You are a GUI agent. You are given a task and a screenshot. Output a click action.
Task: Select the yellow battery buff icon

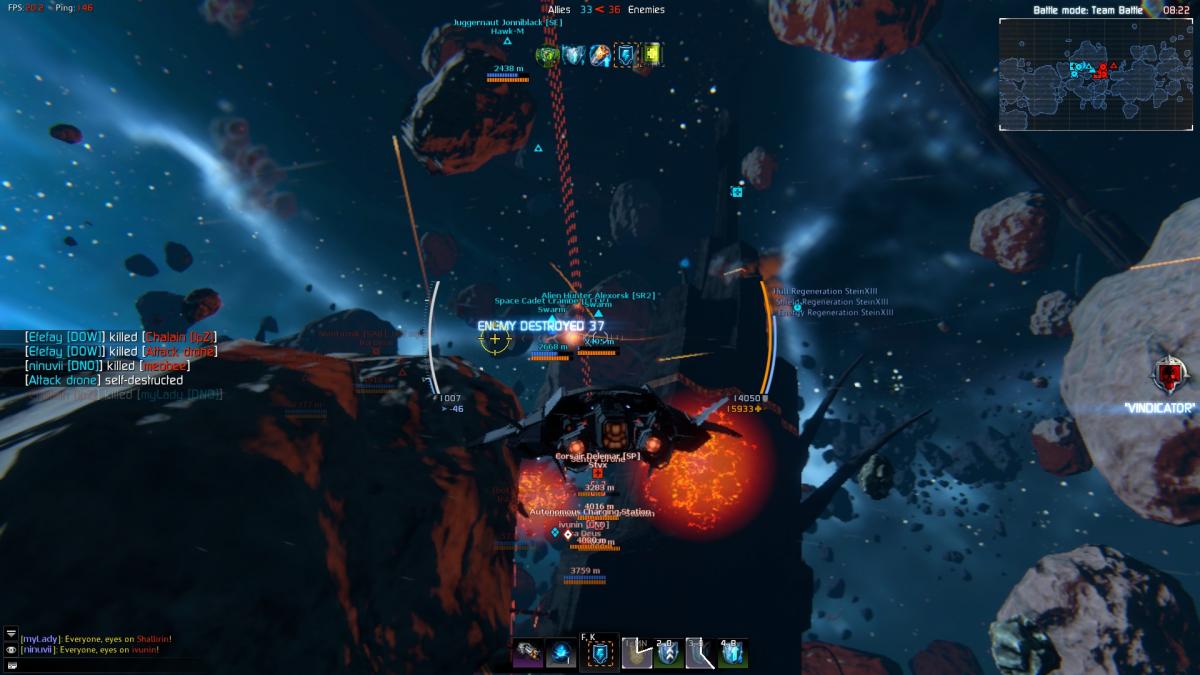pyautogui.click(x=652, y=55)
